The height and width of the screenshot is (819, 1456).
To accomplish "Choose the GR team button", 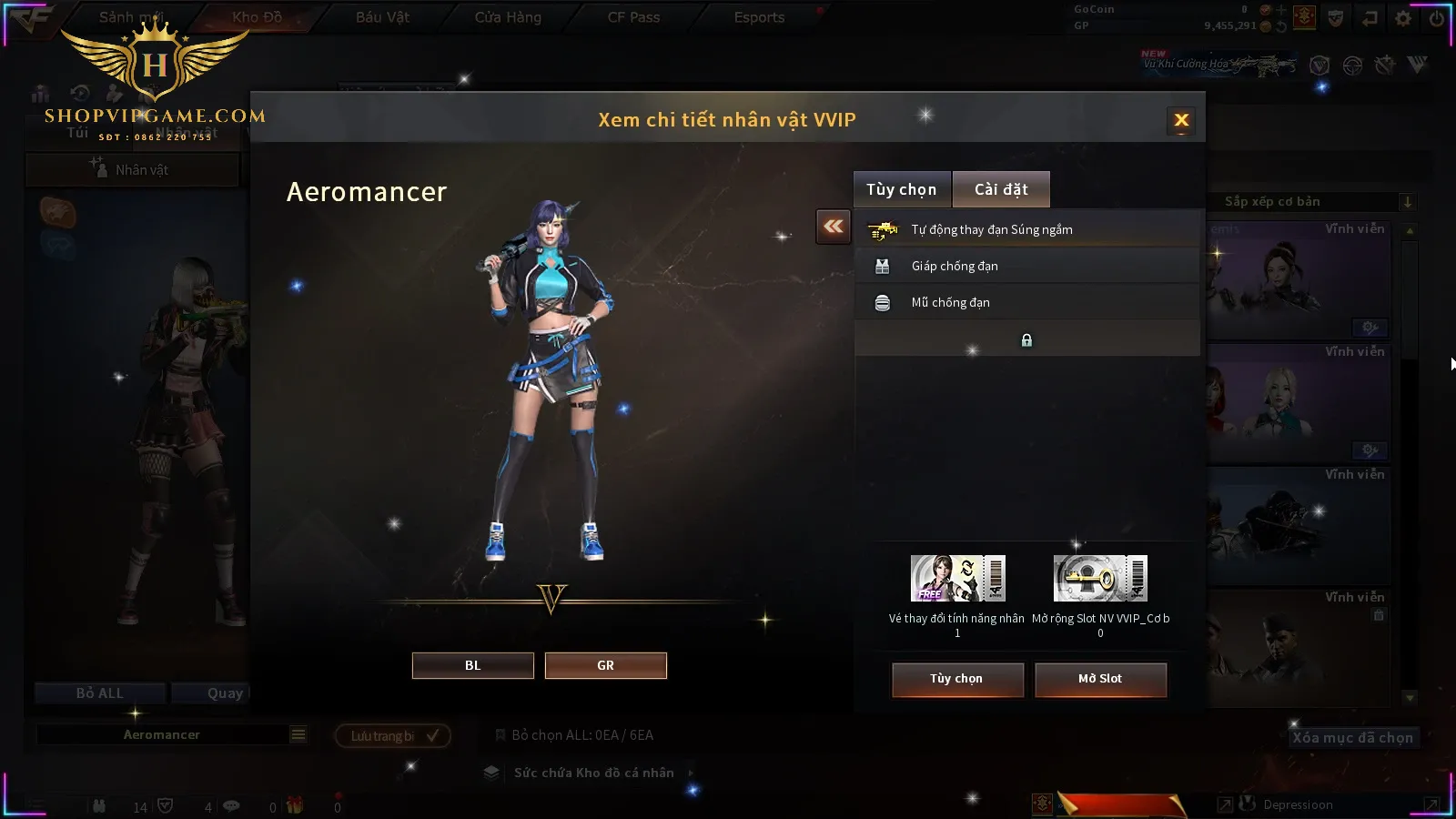I will tap(605, 665).
